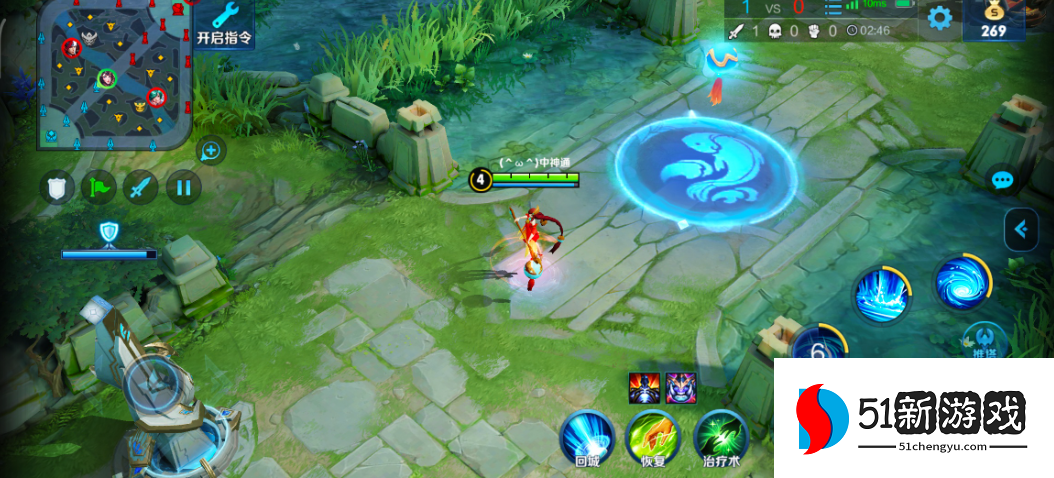Click the pause bars button
1054x478 pixels.
pos(183,187)
